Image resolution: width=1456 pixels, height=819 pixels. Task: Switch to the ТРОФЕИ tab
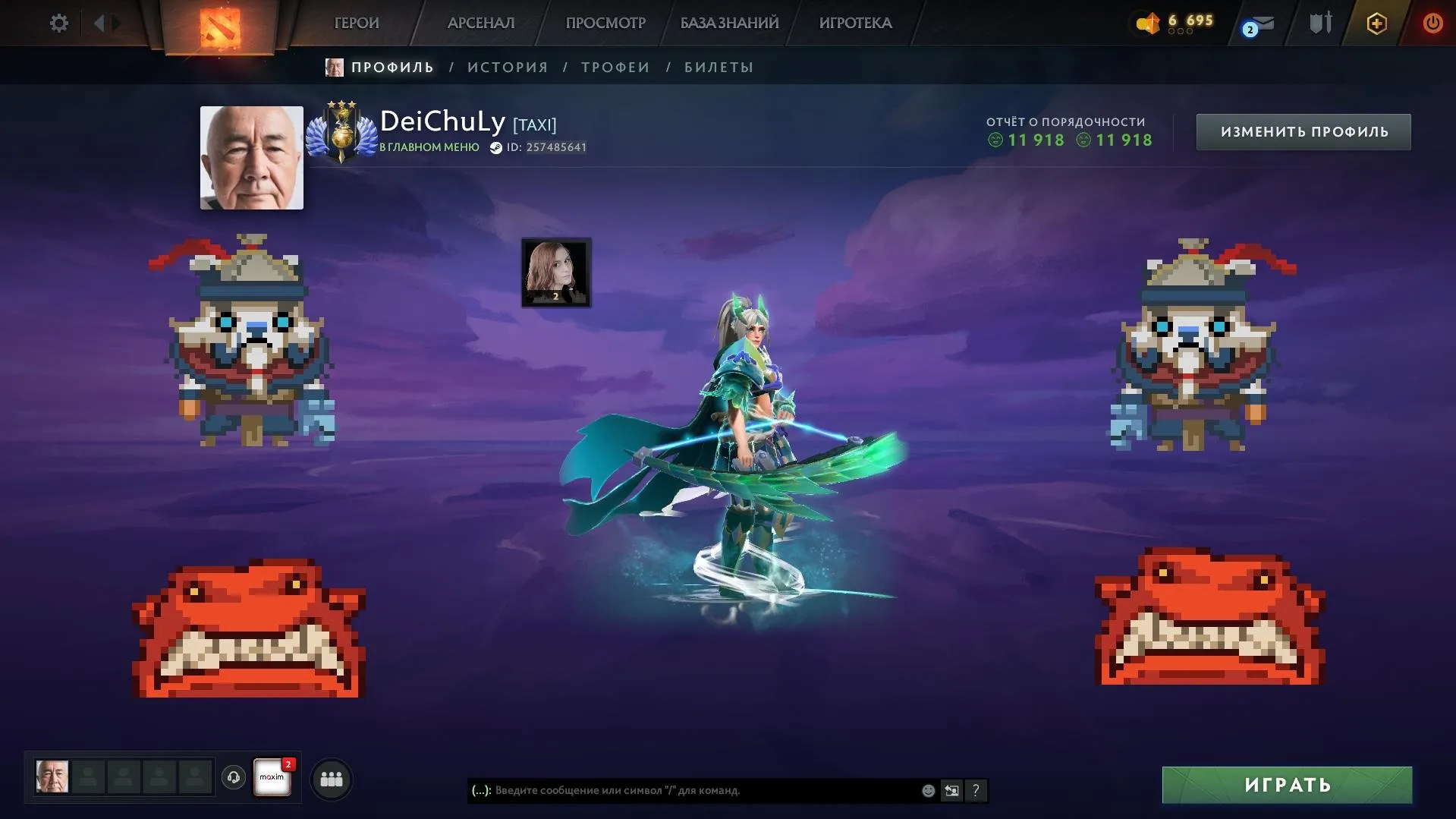pos(615,67)
